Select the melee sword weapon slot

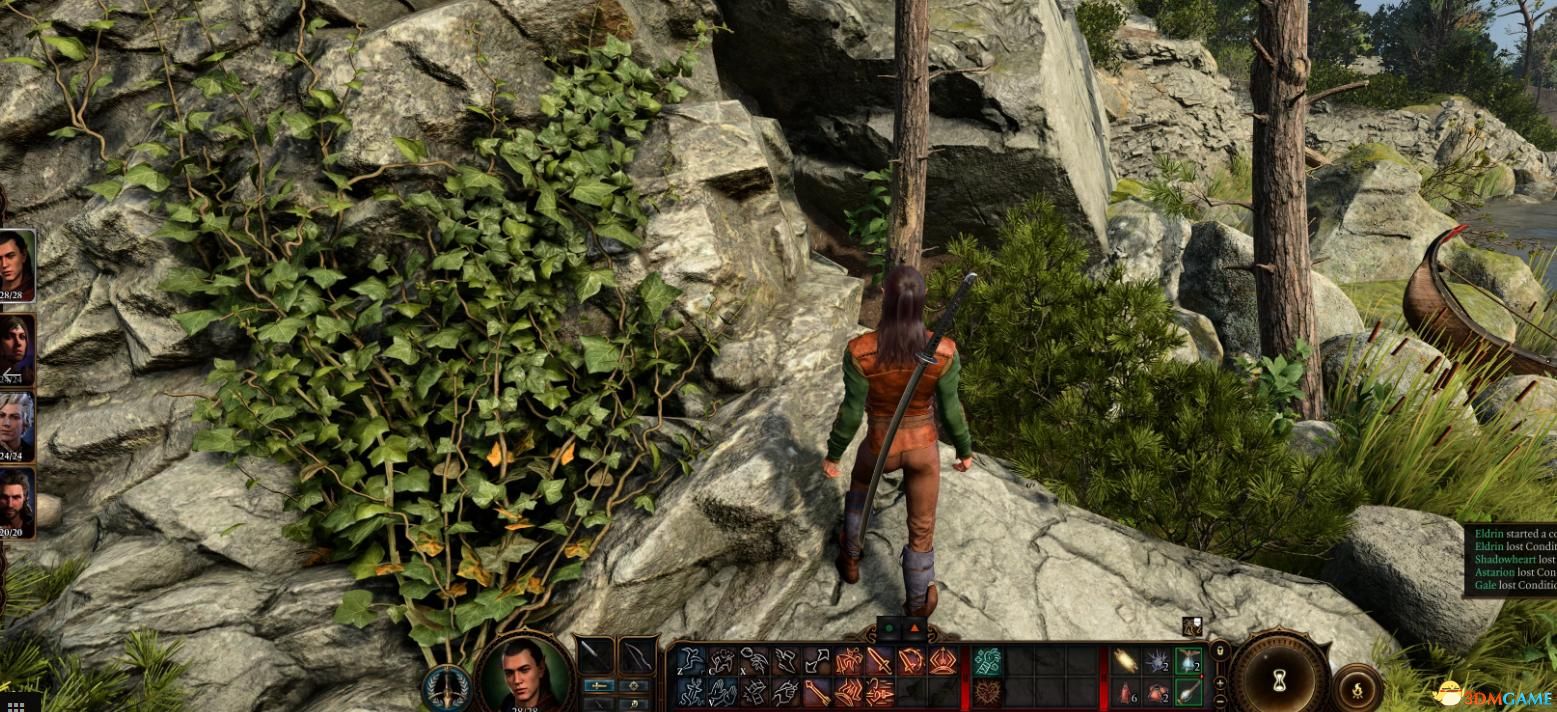click(597, 656)
